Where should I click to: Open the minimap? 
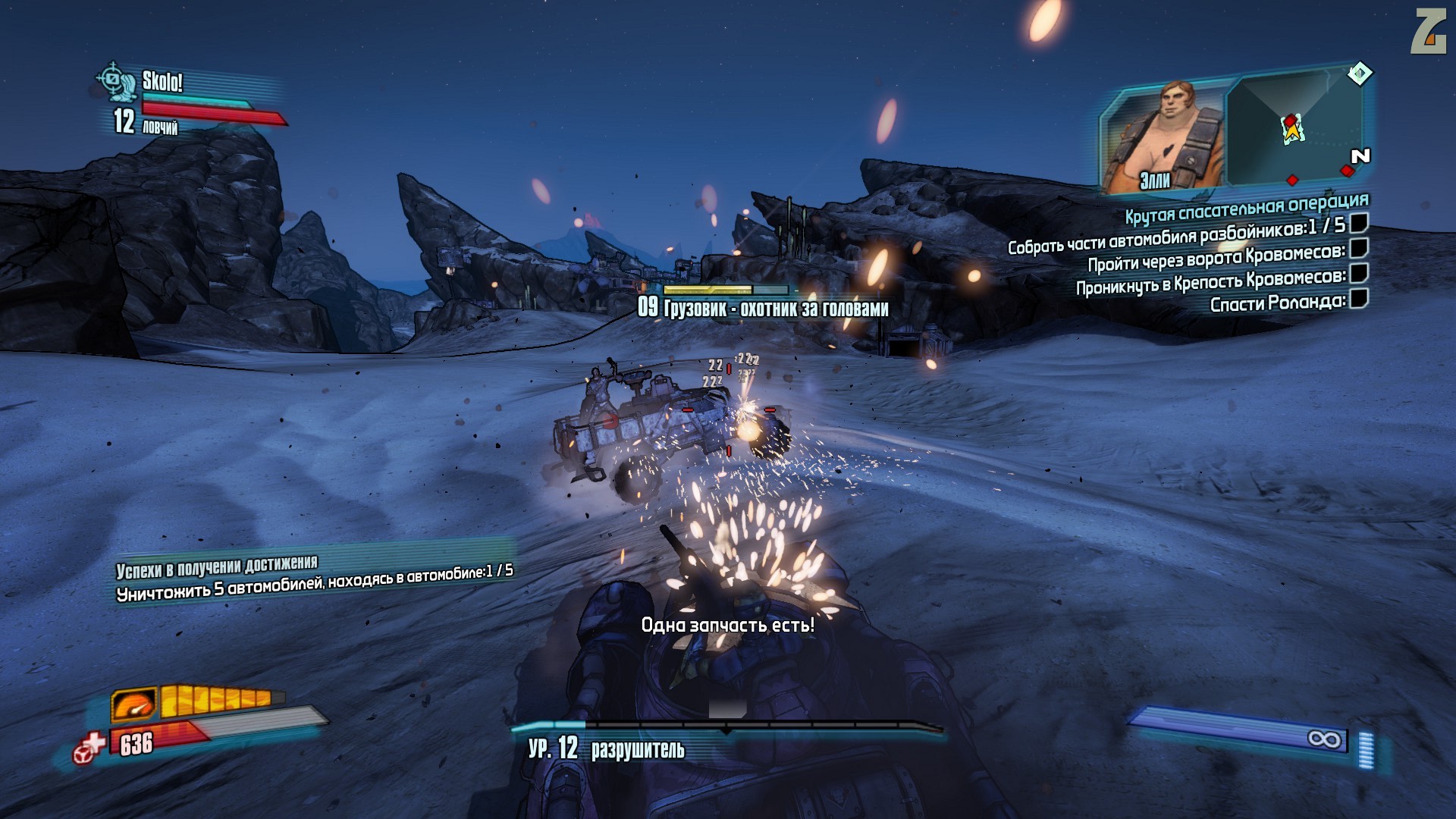pyautogui.click(x=1294, y=129)
